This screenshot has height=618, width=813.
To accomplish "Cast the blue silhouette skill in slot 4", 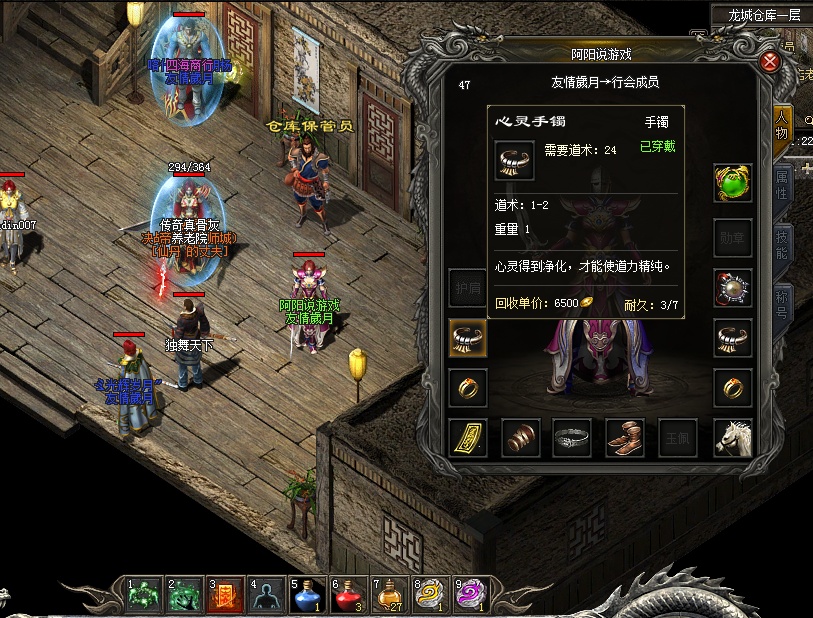I will coord(264,596).
